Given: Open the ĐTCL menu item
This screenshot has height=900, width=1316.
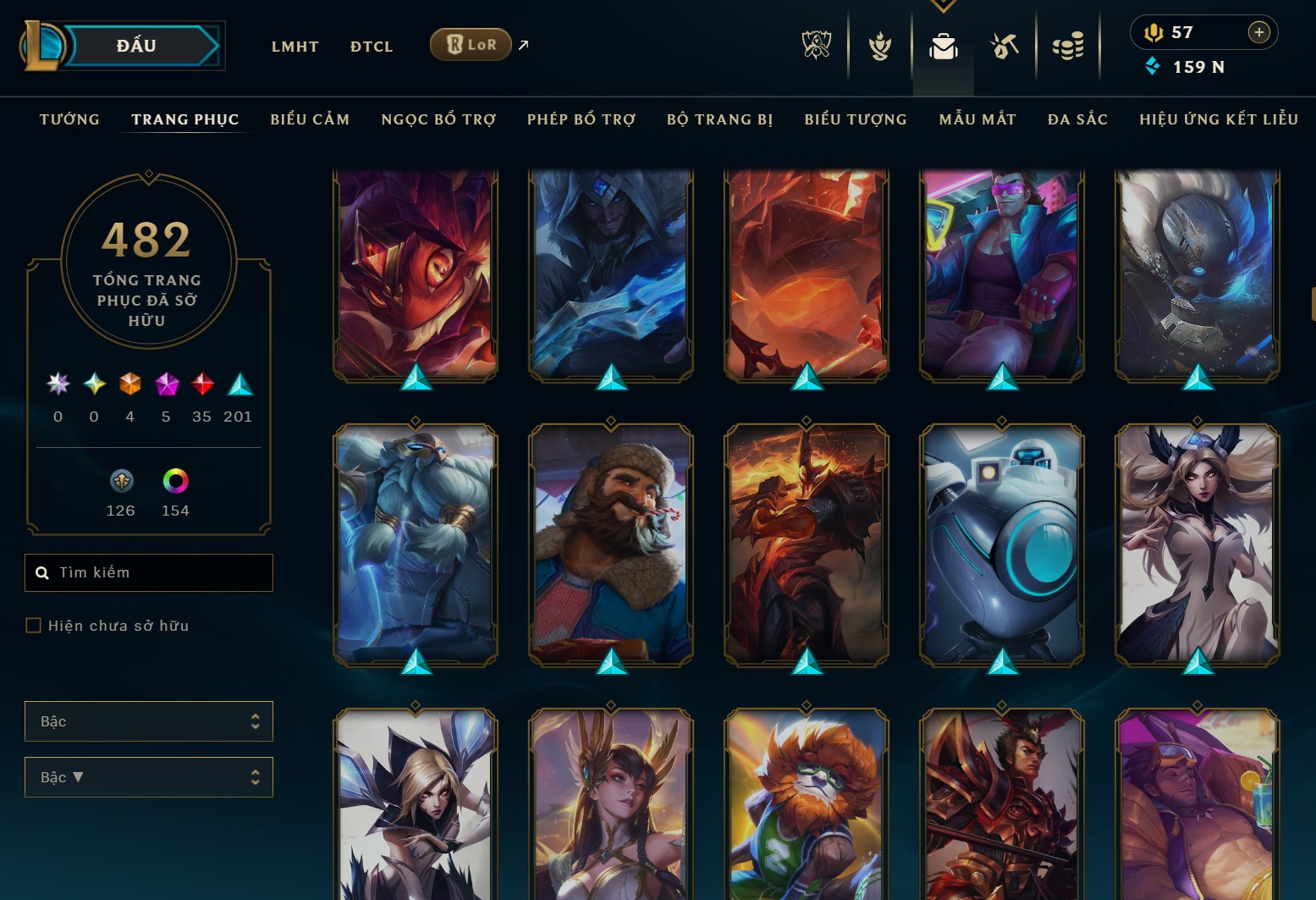Looking at the screenshot, I should click(x=371, y=47).
